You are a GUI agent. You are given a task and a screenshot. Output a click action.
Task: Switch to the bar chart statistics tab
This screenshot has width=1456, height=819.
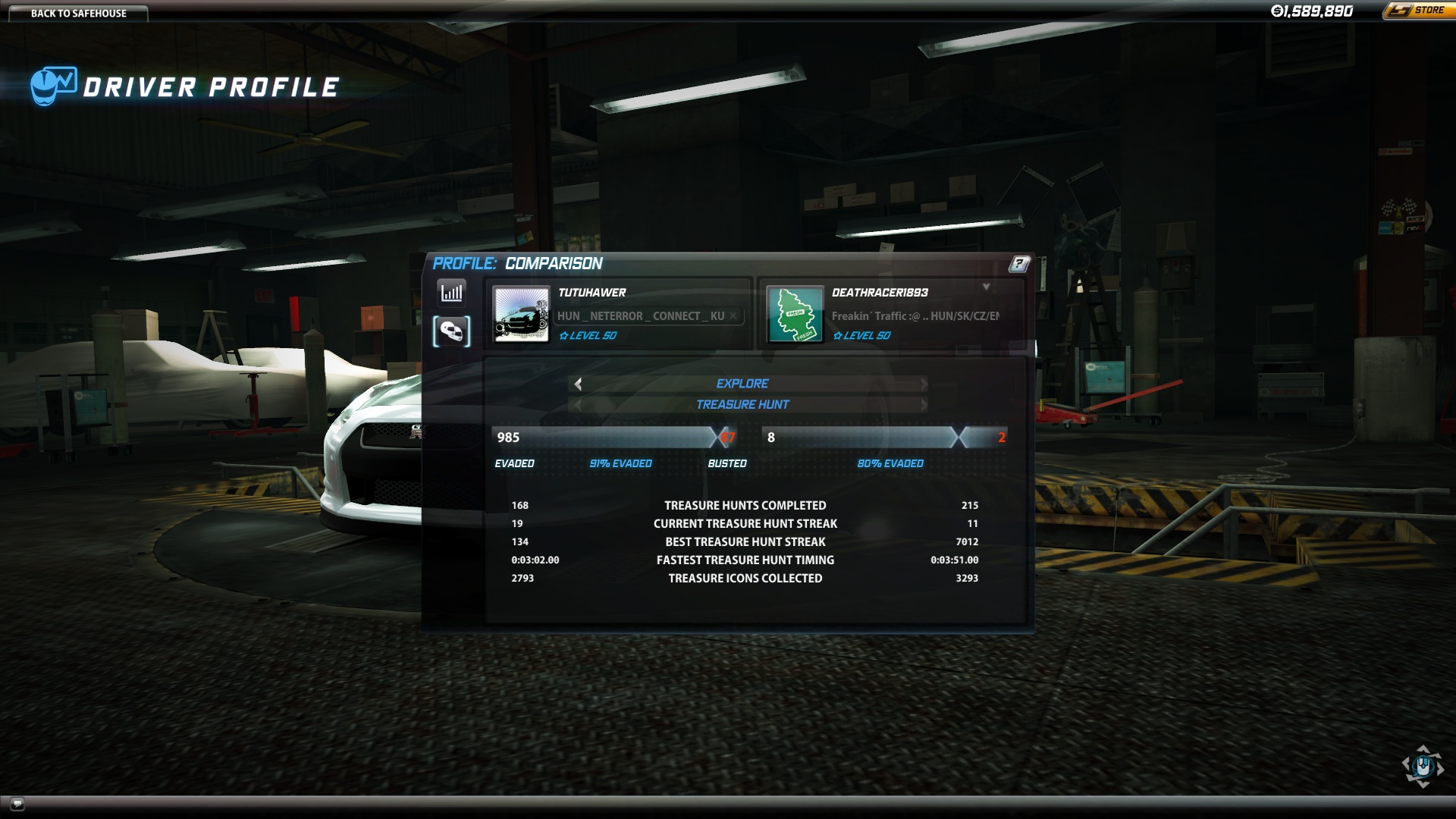click(452, 292)
